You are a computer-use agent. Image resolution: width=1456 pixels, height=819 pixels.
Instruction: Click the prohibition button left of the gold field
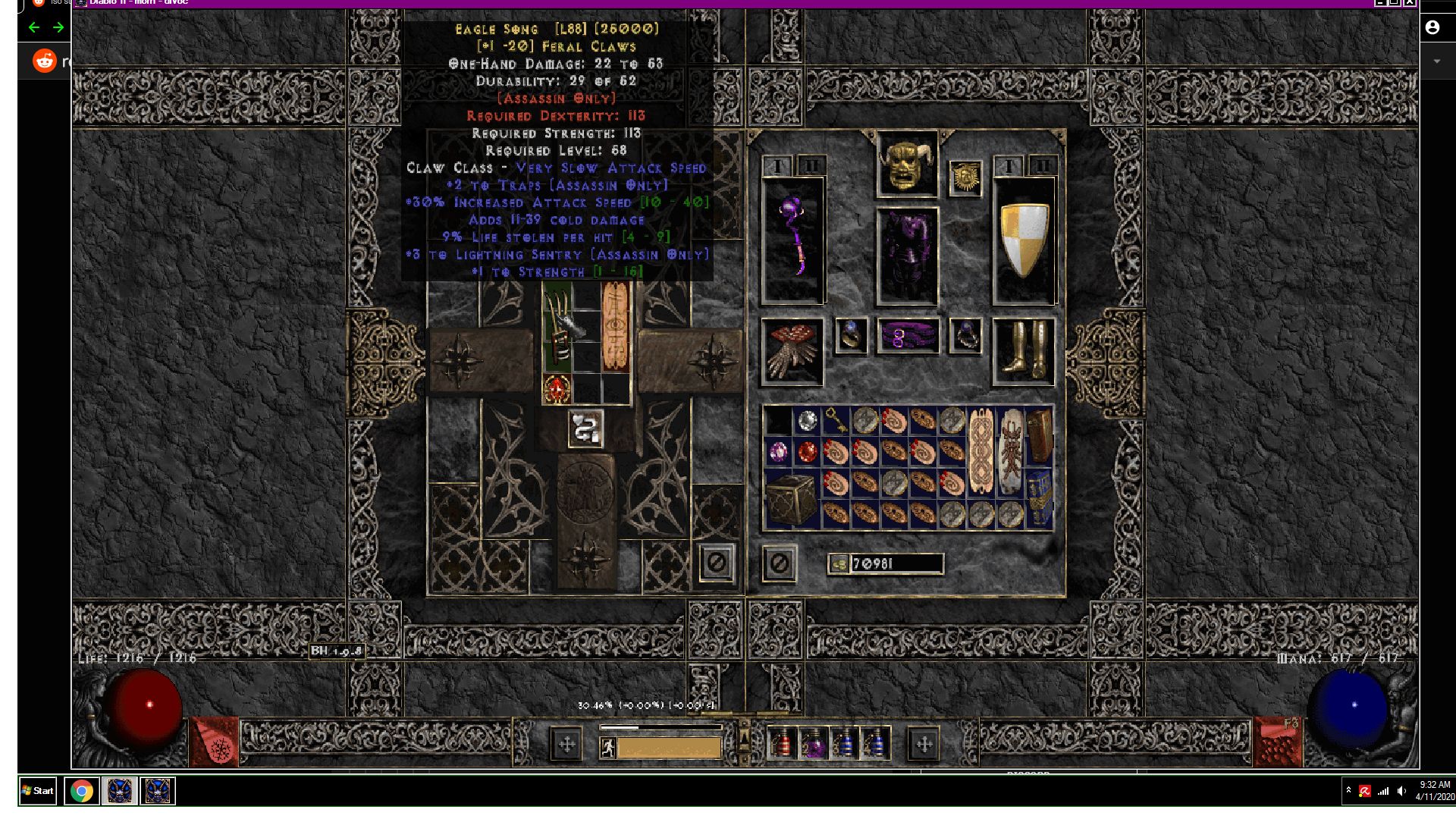point(777,563)
